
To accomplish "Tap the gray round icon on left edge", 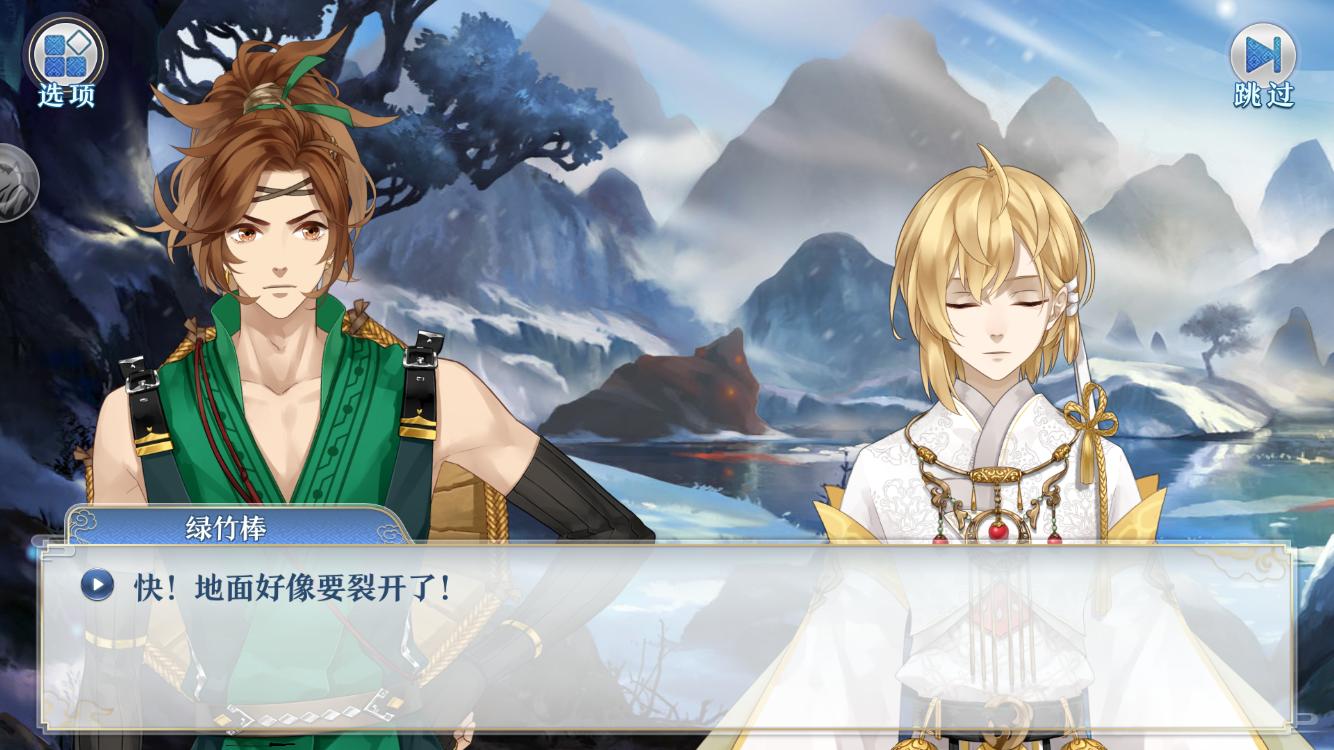I will [x=14, y=183].
